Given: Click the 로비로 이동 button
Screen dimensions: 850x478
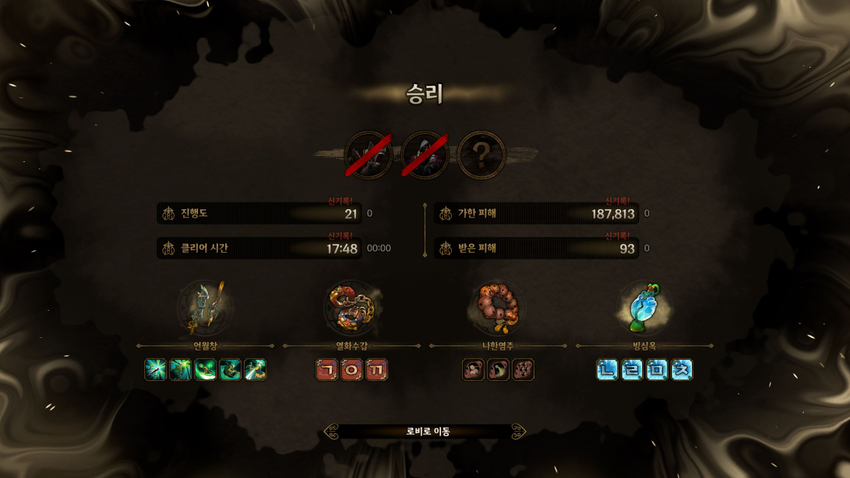Looking at the screenshot, I should coord(426,432).
